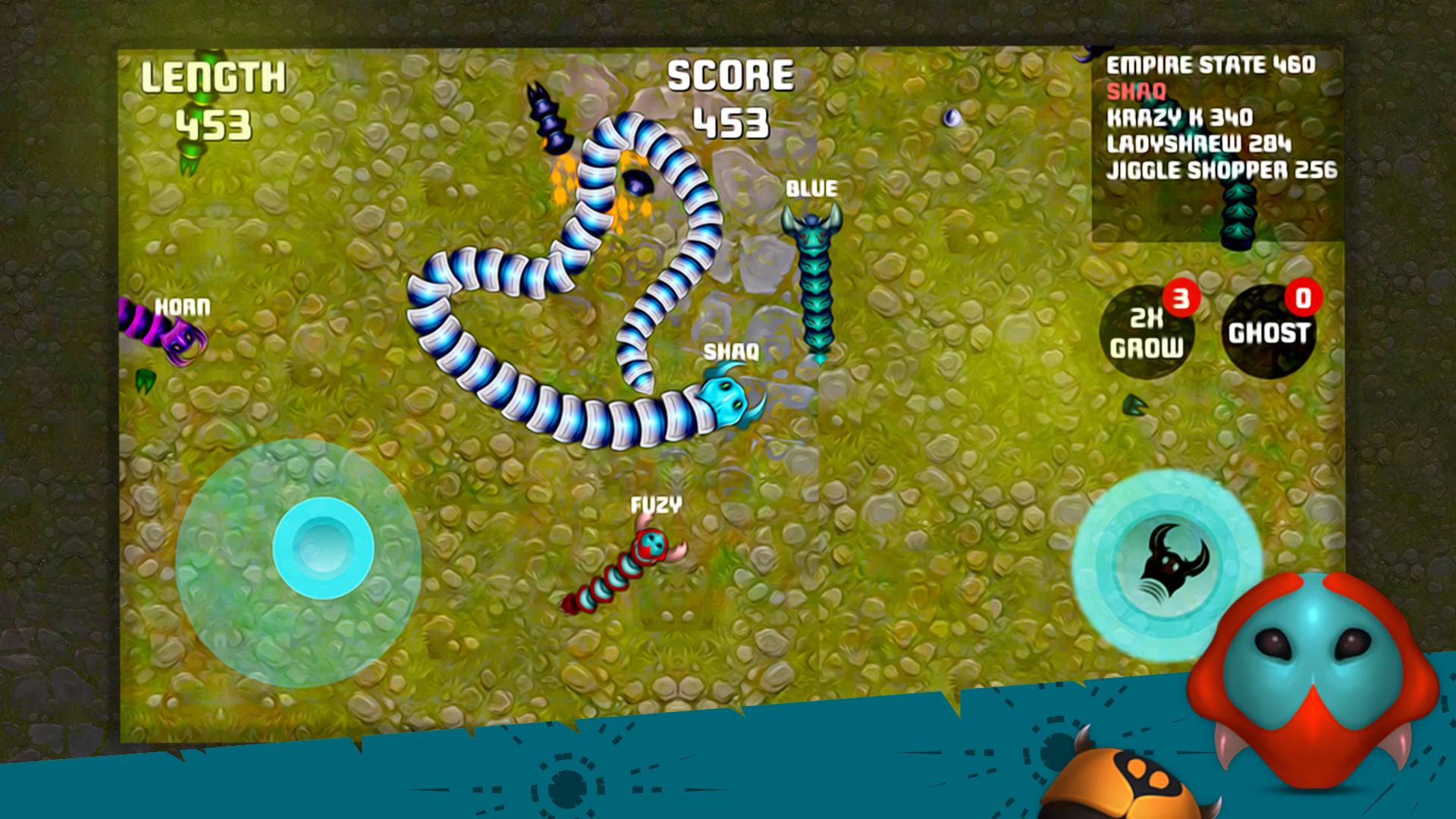
Task: Click the red "3" badge on 2X GROW
Action: pyautogui.click(x=1182, y=297)
